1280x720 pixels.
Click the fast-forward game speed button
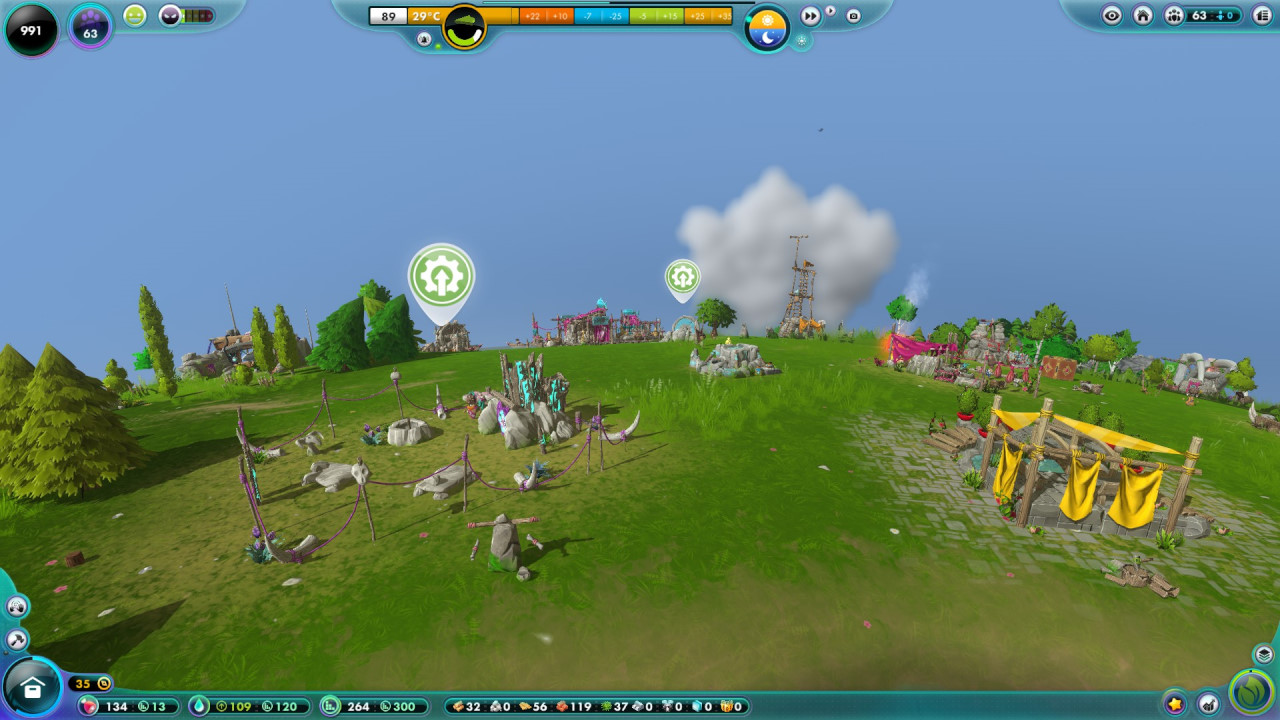(810, 16)
